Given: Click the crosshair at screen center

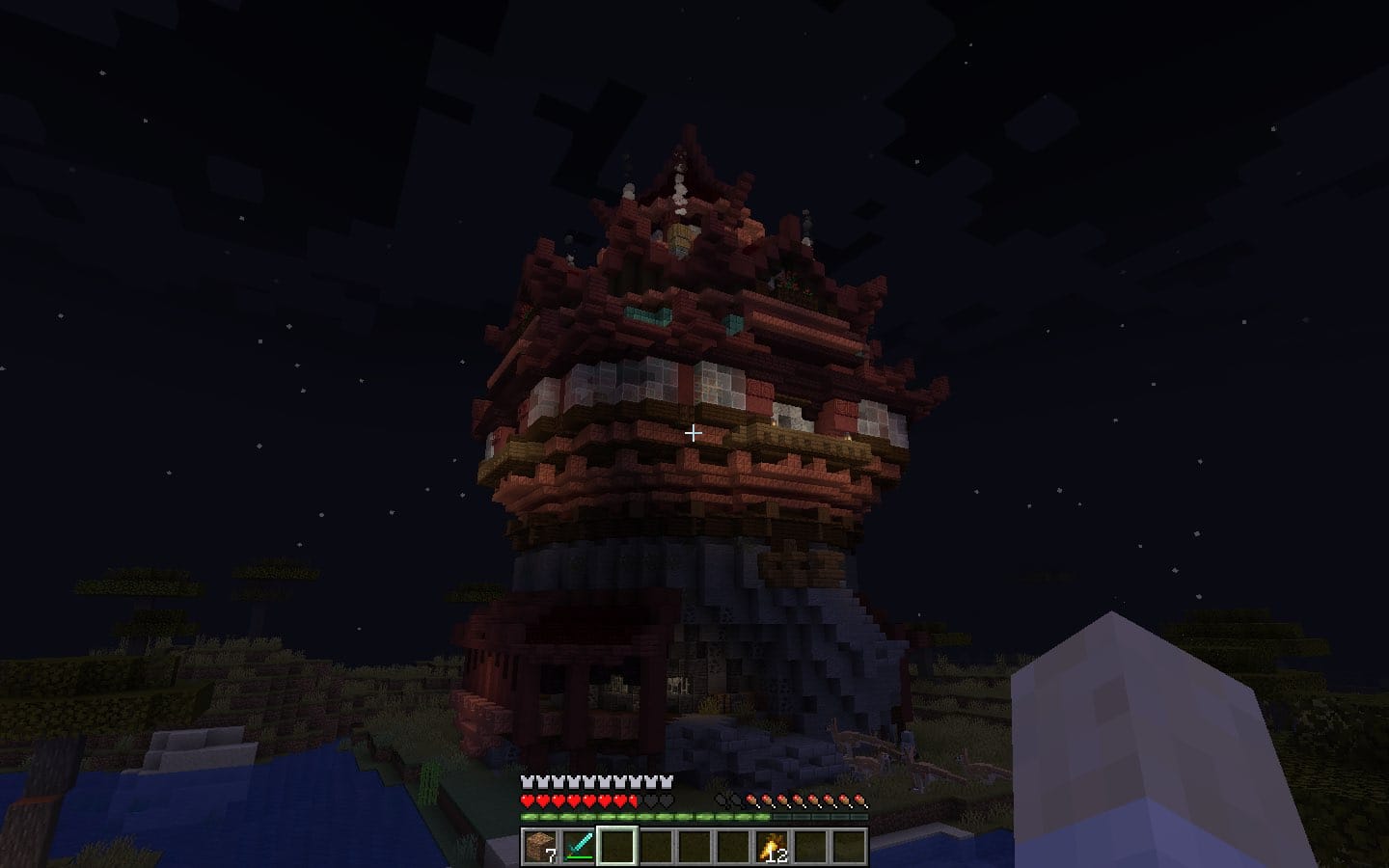Looking at the screenshot, I should coord(693,433).
